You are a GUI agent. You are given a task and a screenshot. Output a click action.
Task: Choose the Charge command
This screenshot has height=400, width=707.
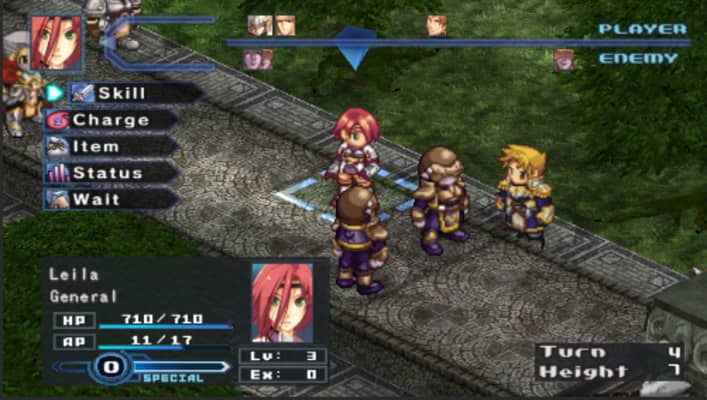(x=110, y=120)
